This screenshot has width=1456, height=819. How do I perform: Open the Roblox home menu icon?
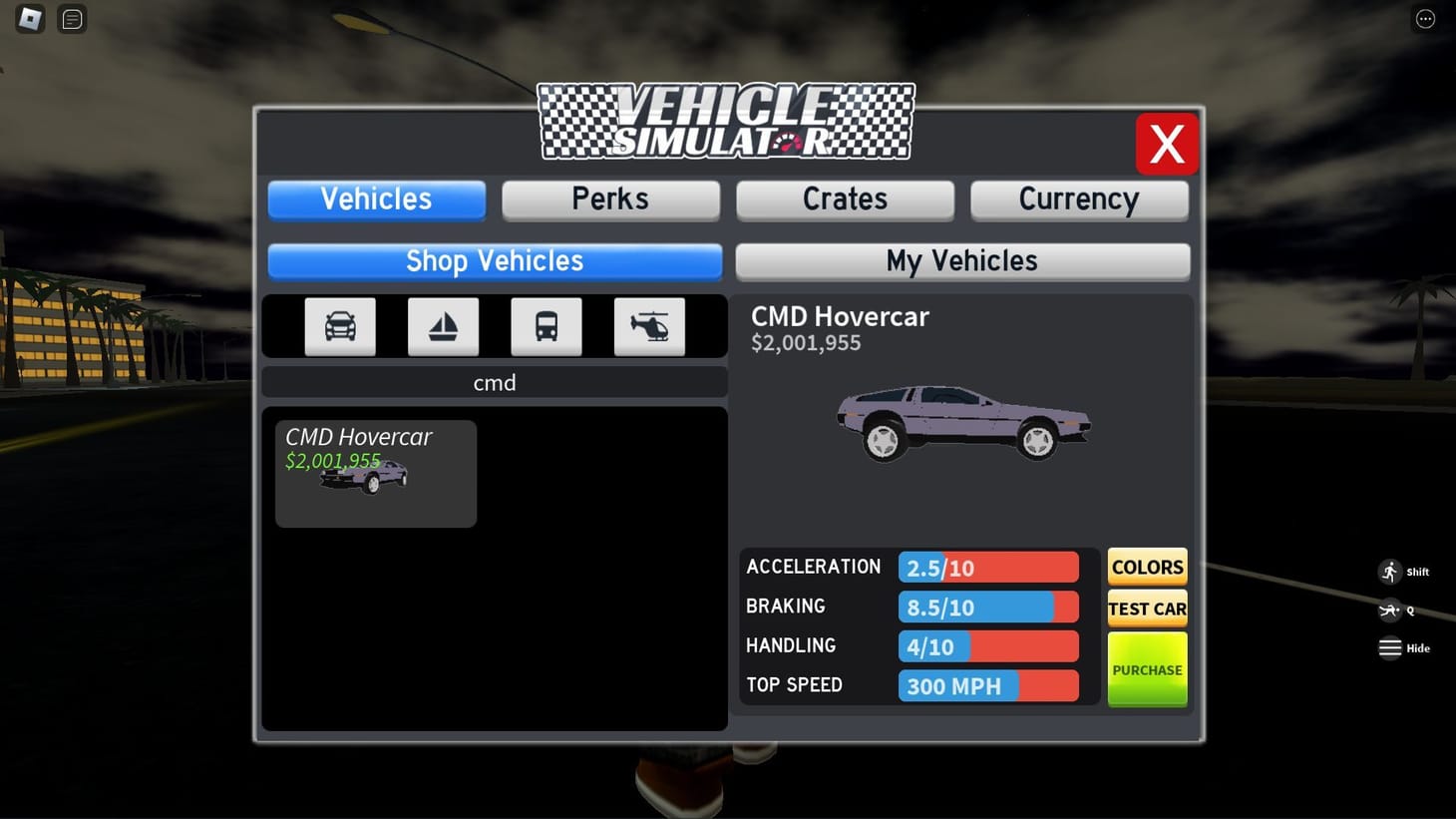pyautogui.click(x=29, y=18)
